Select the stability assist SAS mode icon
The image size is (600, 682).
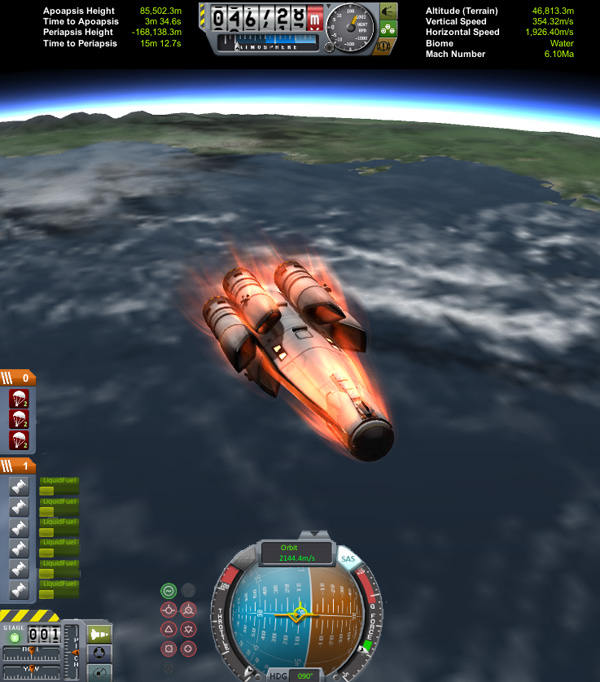(169, 590)
